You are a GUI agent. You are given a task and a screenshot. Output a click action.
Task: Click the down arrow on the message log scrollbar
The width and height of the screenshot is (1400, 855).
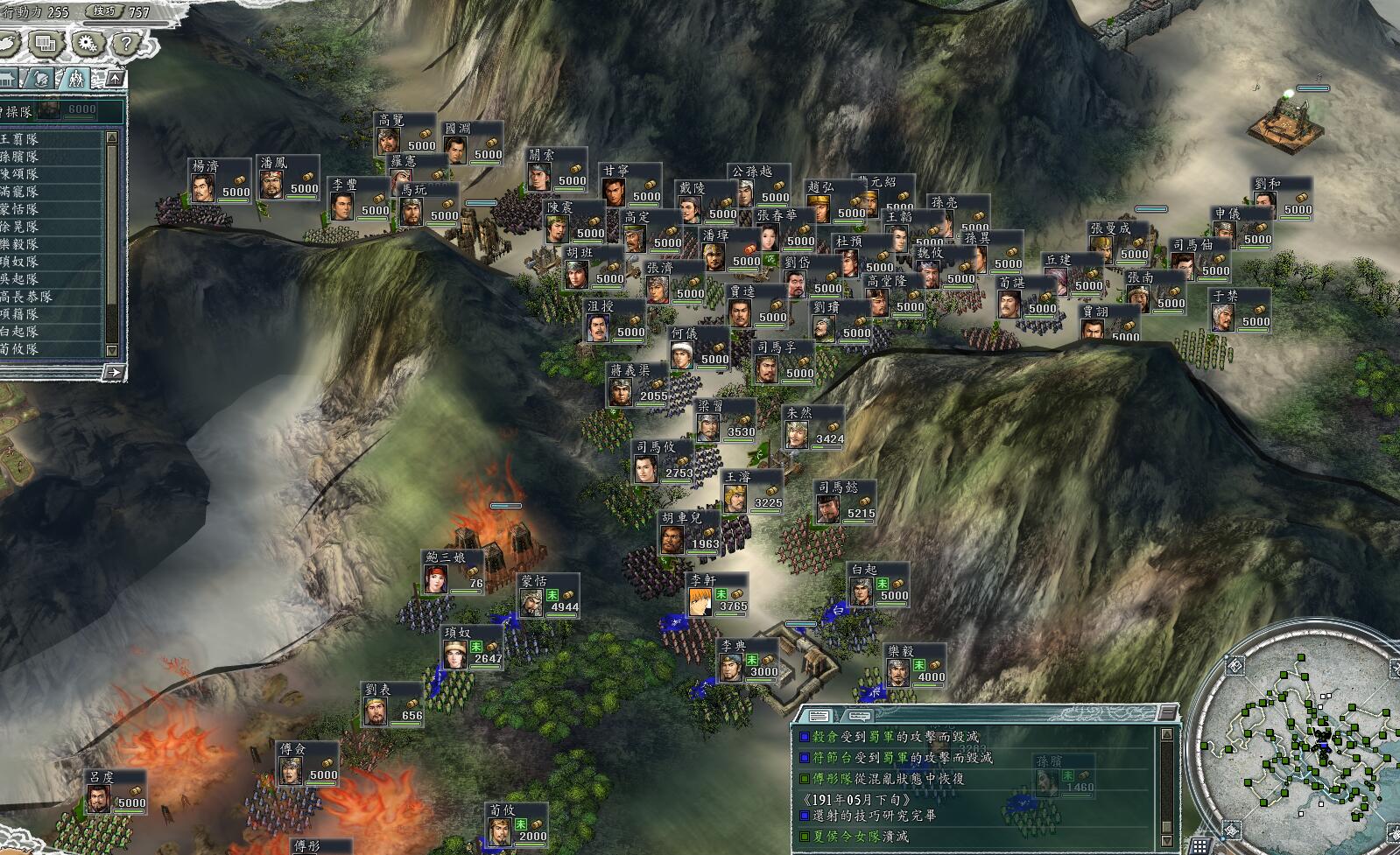1166,840
